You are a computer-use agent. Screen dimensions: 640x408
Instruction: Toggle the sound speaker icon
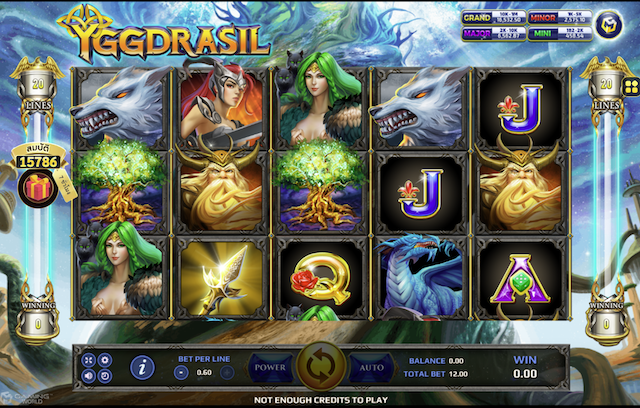pyautogui.click(x=90, y=376)
